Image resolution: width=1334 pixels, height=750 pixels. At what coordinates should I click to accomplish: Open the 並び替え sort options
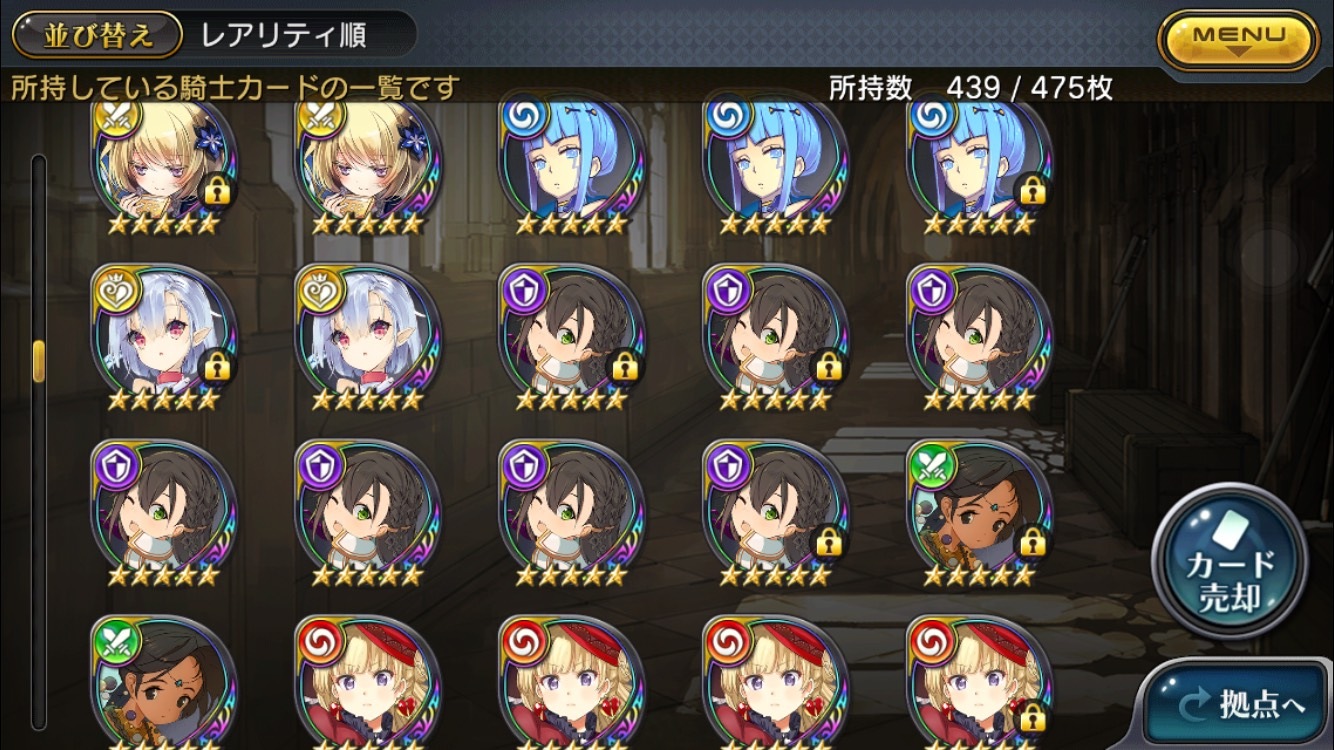[98, 35]
